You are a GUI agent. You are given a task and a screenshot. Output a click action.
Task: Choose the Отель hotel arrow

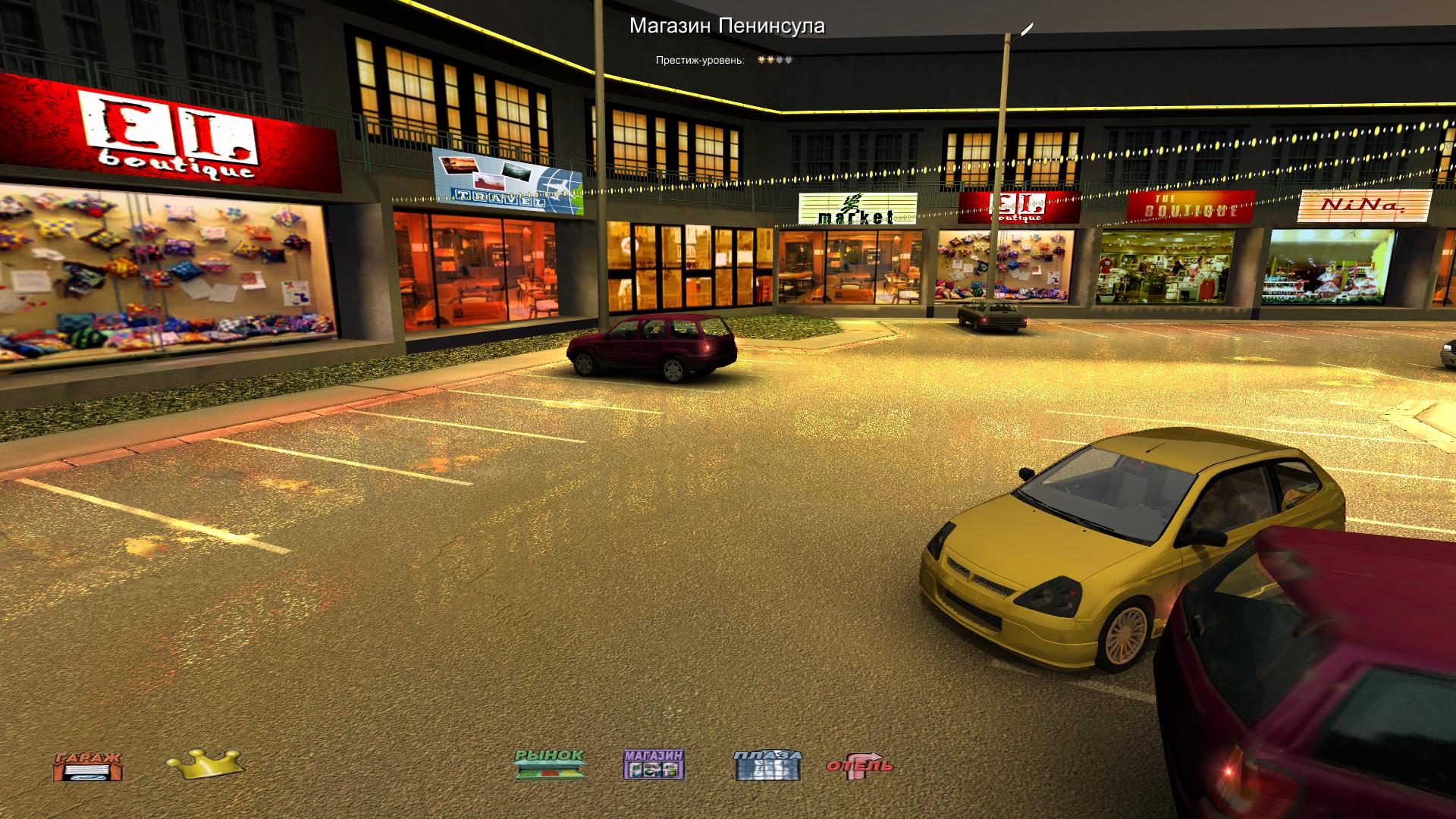(x=860, y=765)
